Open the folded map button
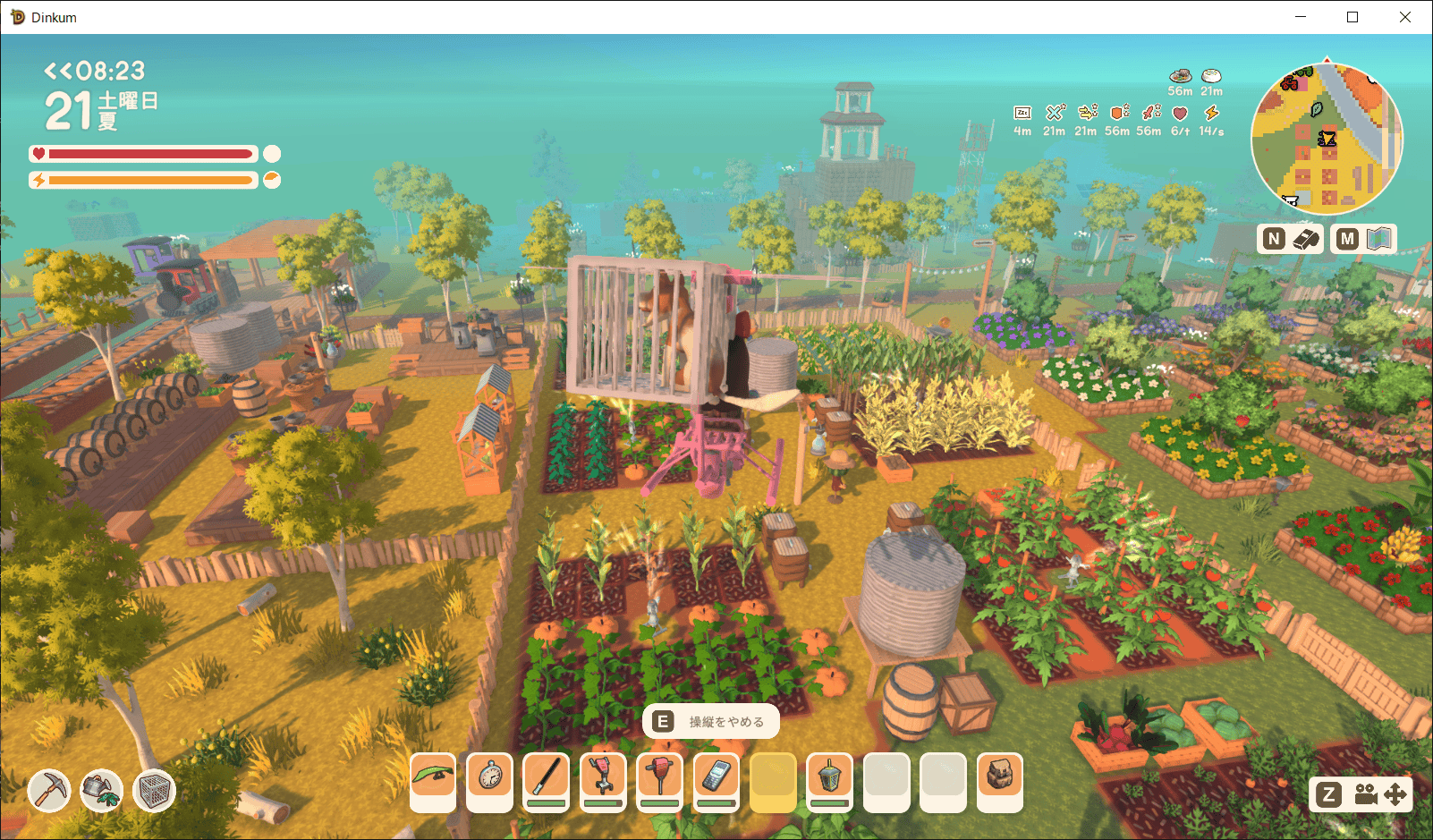This screenshot has width=1433, height=840. (x=1380, y=239)
